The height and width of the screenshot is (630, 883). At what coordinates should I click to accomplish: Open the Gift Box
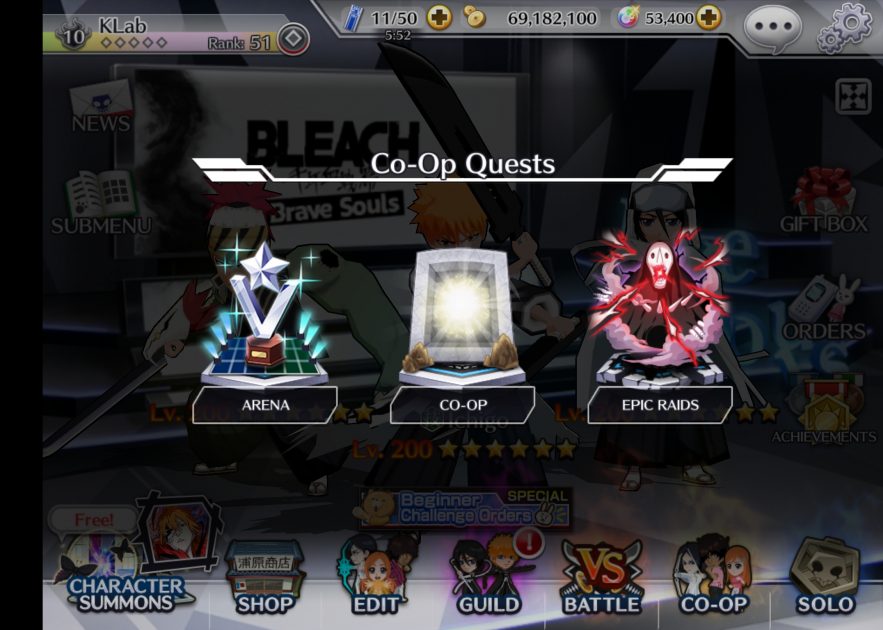(823, 200)
